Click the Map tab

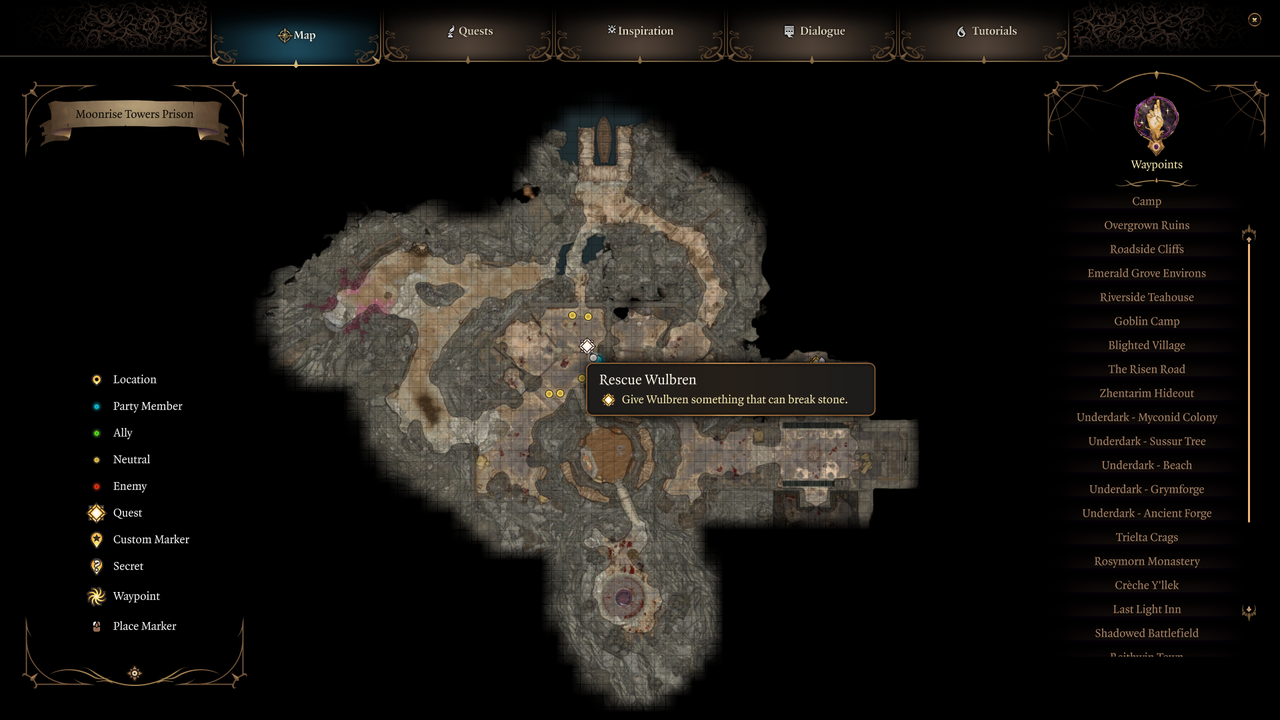pyautogui.click(x=296, y=35)
